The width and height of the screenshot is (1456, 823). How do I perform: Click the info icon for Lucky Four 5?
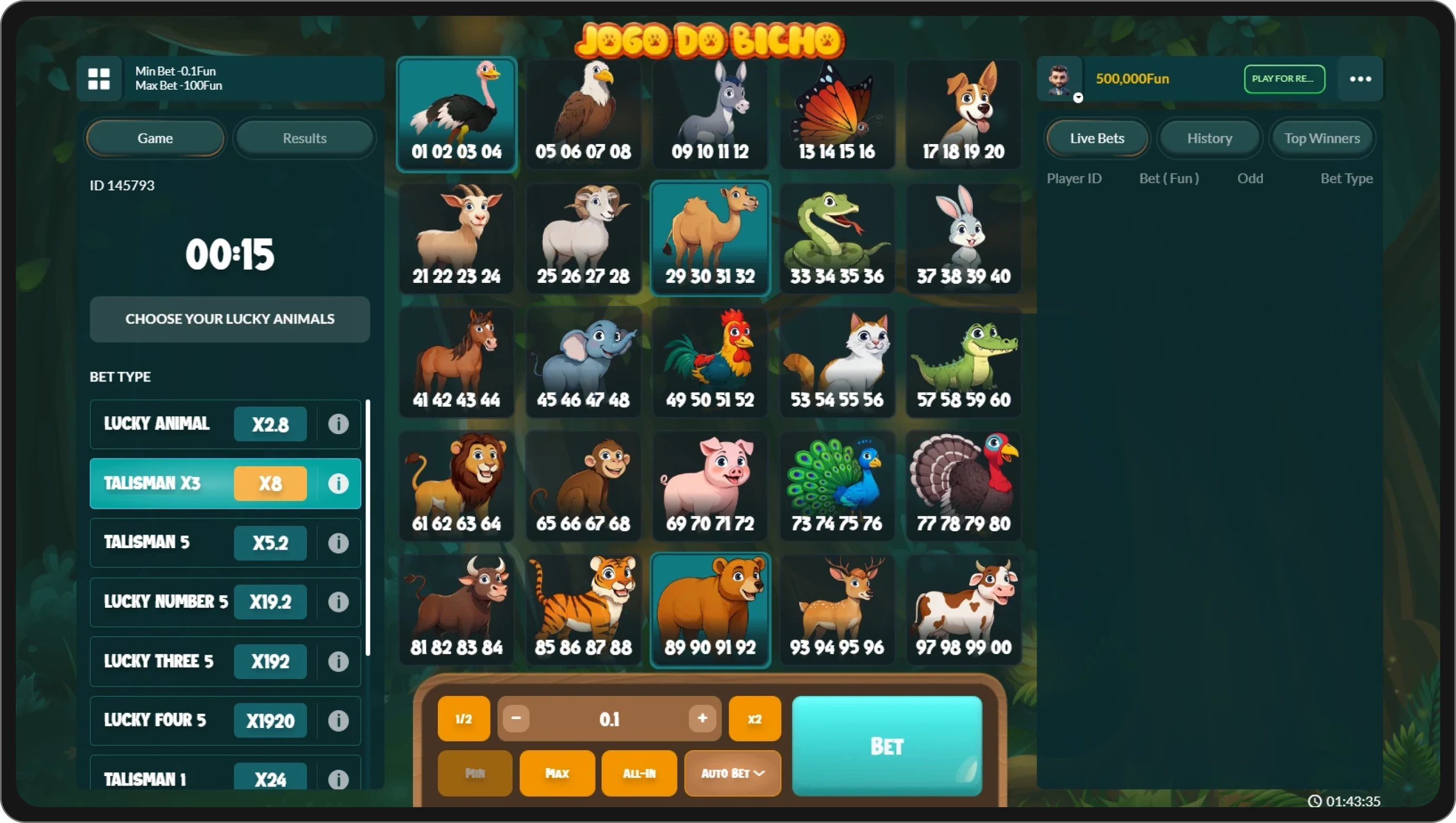pos(338,721)
